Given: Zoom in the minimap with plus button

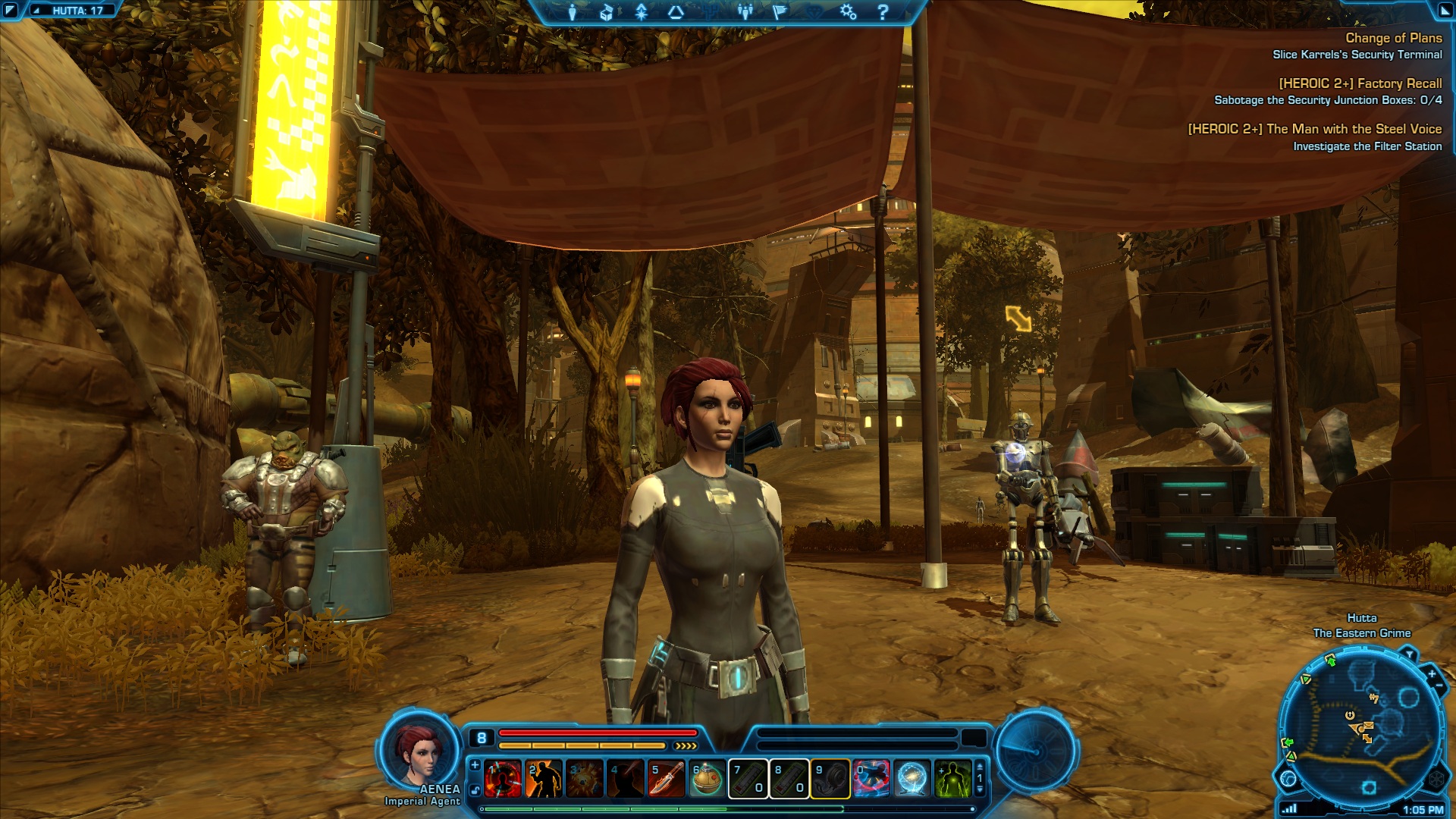Looking at the screenshot, I should point(1432,673).
